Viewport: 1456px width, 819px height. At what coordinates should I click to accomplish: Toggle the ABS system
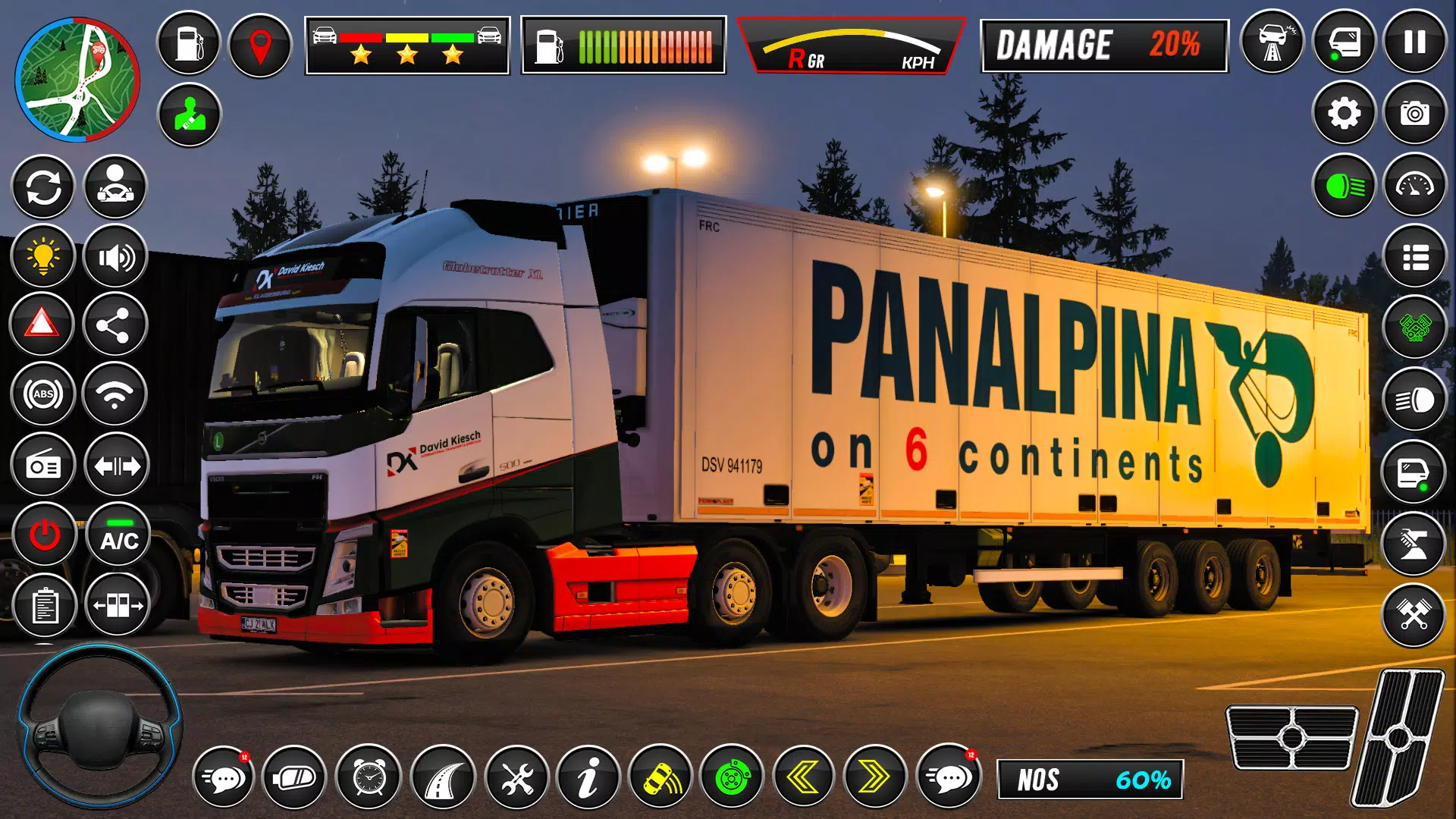(43, 394)
